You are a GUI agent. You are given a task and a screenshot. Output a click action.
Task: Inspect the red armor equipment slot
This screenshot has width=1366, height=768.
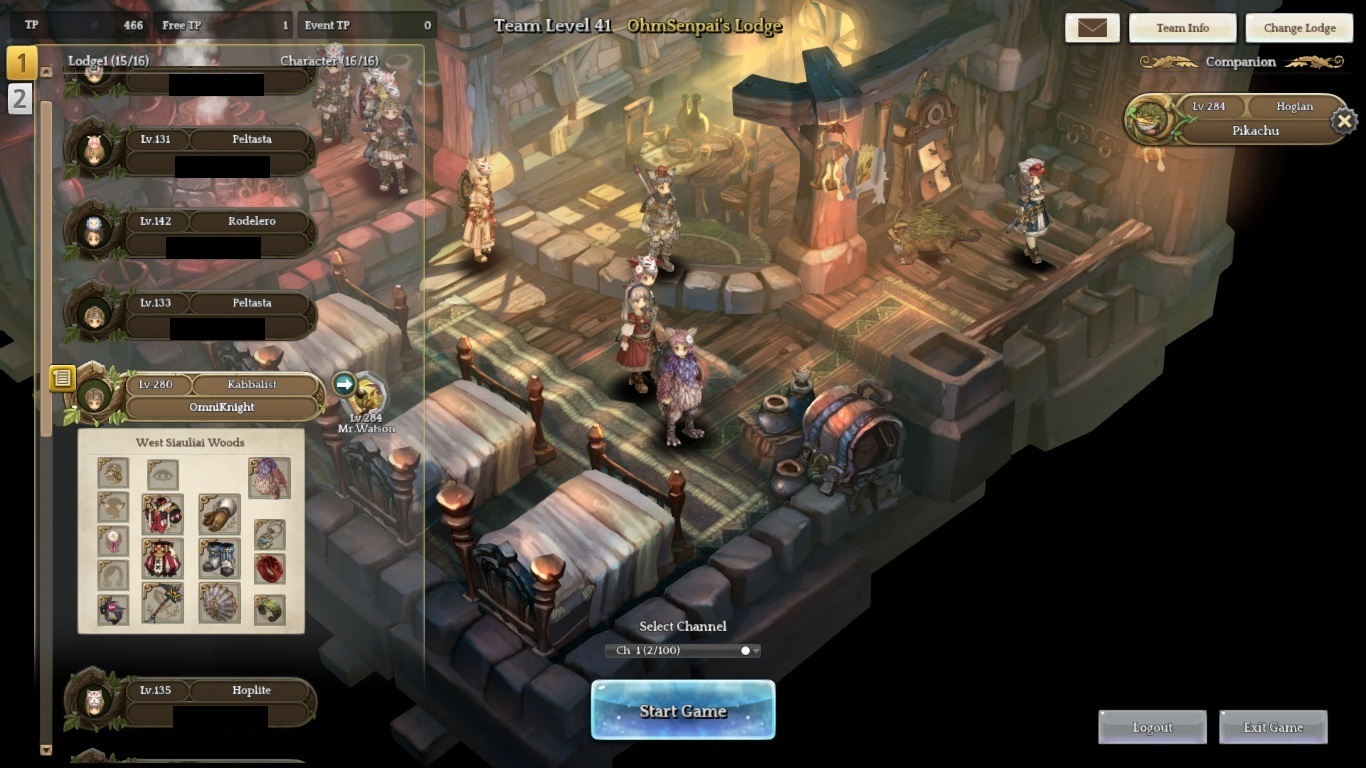click(x=162, y=513)
